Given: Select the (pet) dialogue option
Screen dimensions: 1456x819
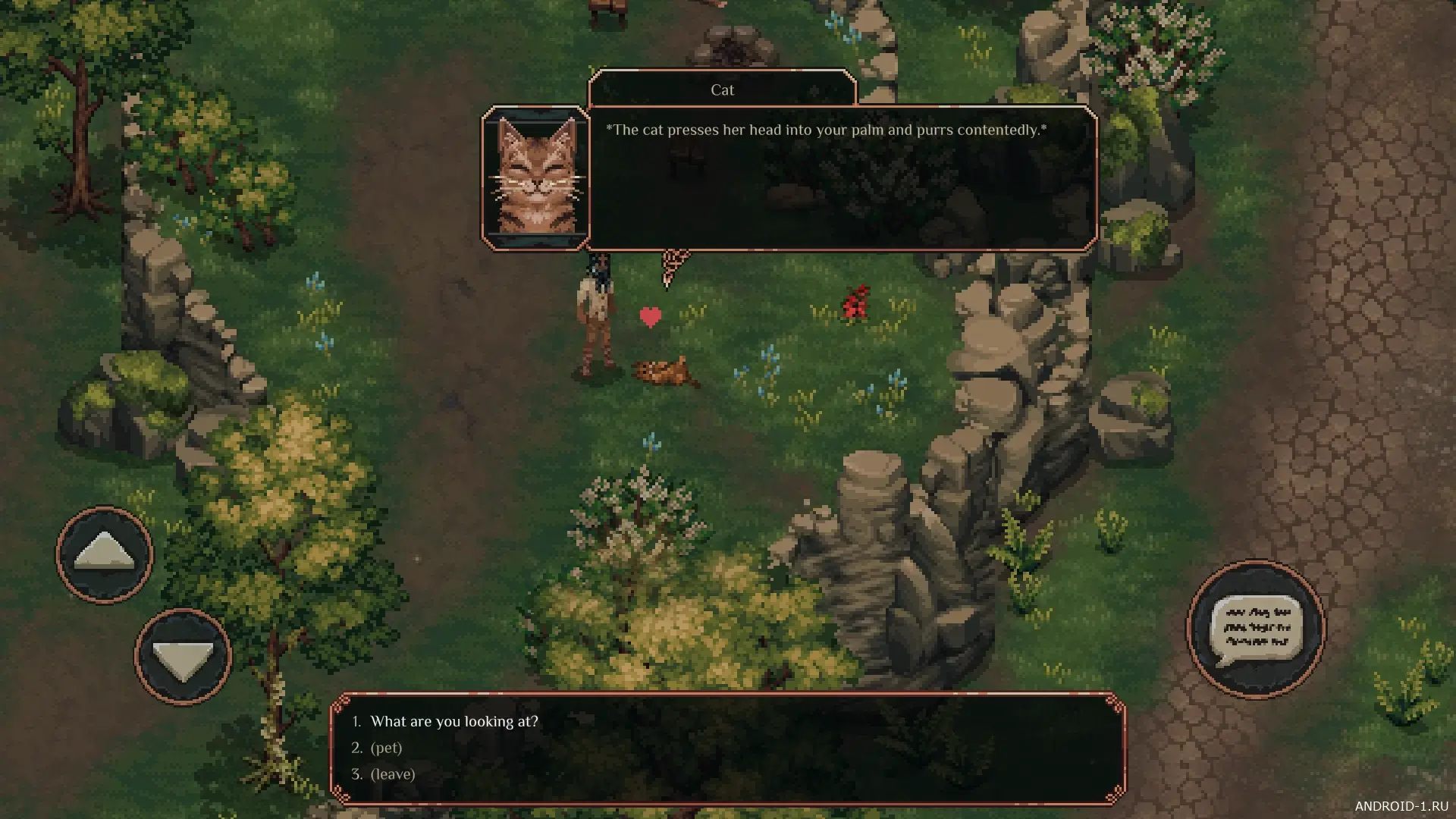Looking at the screenshot, I should tap(386, 748).
